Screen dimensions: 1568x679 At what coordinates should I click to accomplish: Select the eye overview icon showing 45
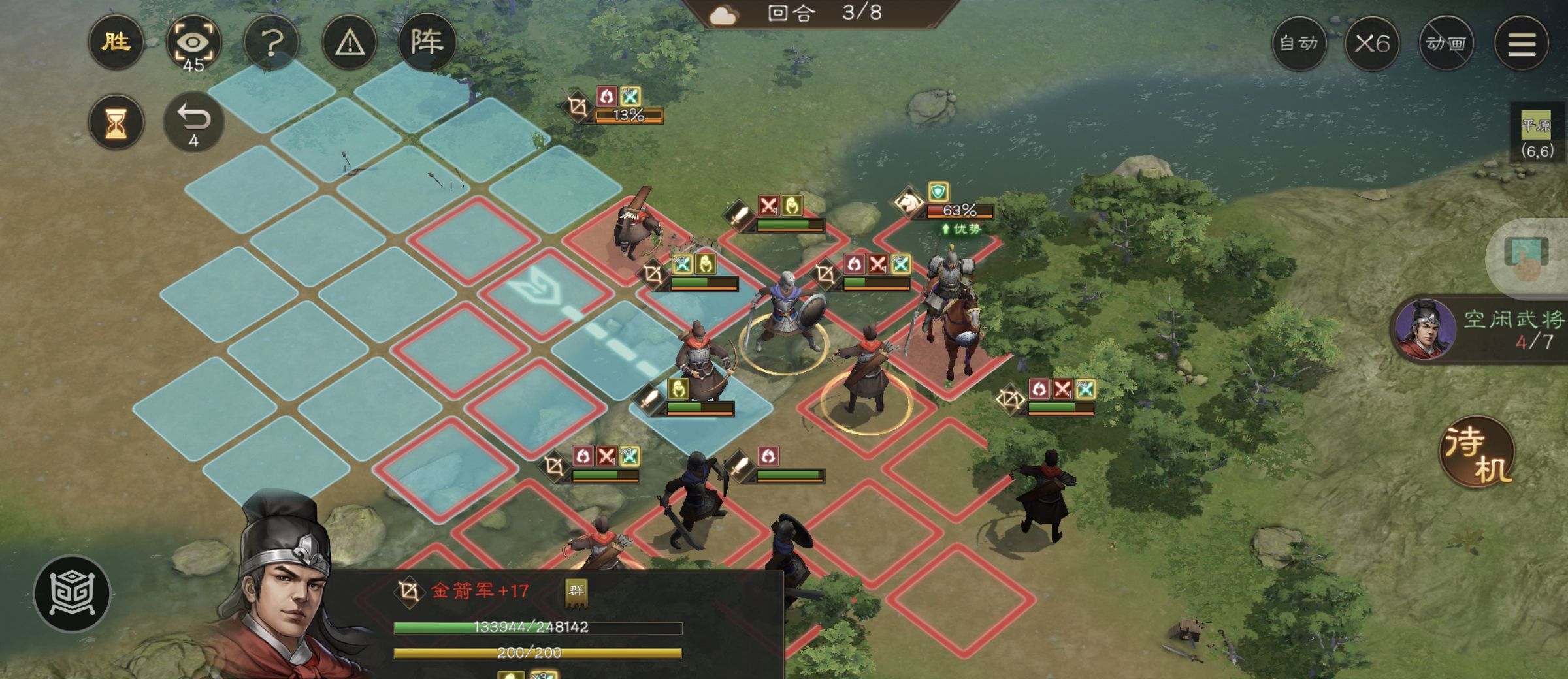pos(194,43)
